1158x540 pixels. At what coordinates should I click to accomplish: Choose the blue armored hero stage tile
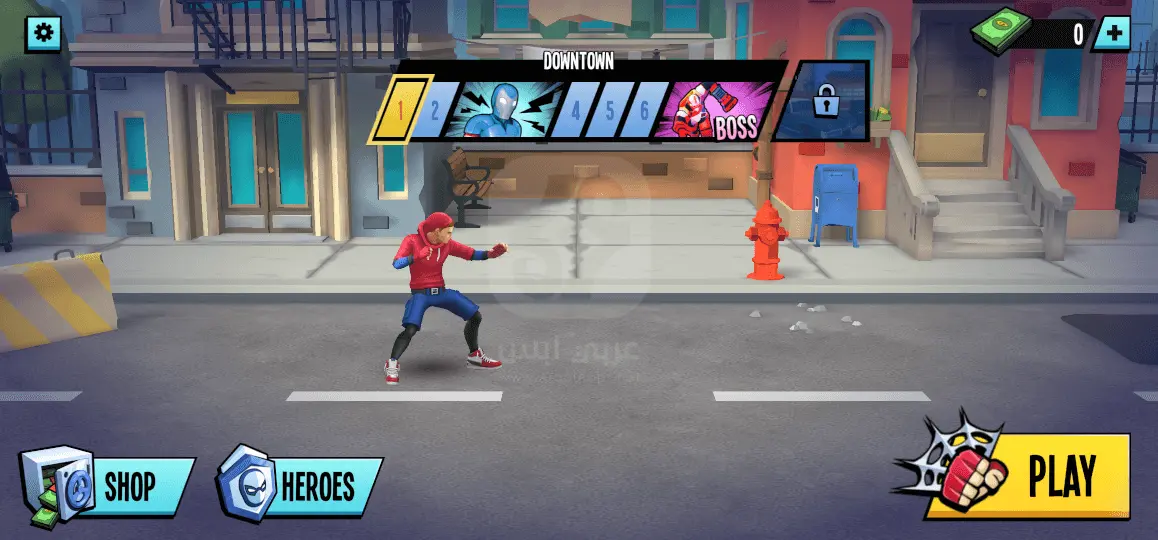tap(498, 110)
